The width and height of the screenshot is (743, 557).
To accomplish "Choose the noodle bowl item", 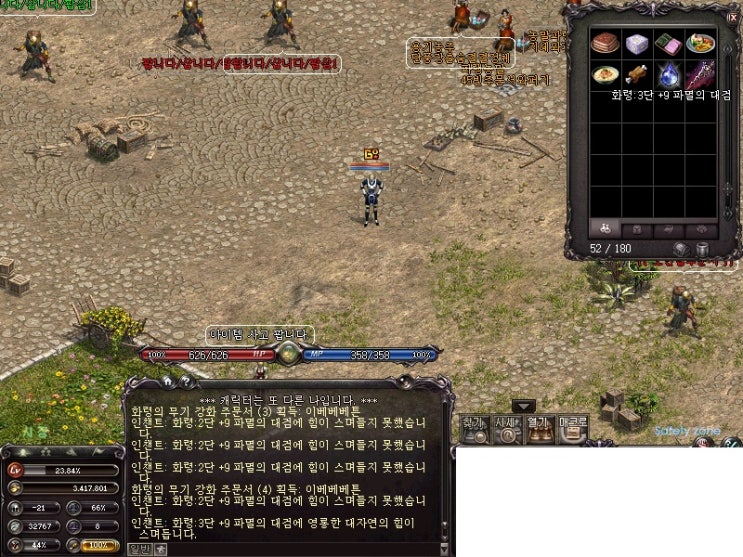I will [x=605, y=74].
